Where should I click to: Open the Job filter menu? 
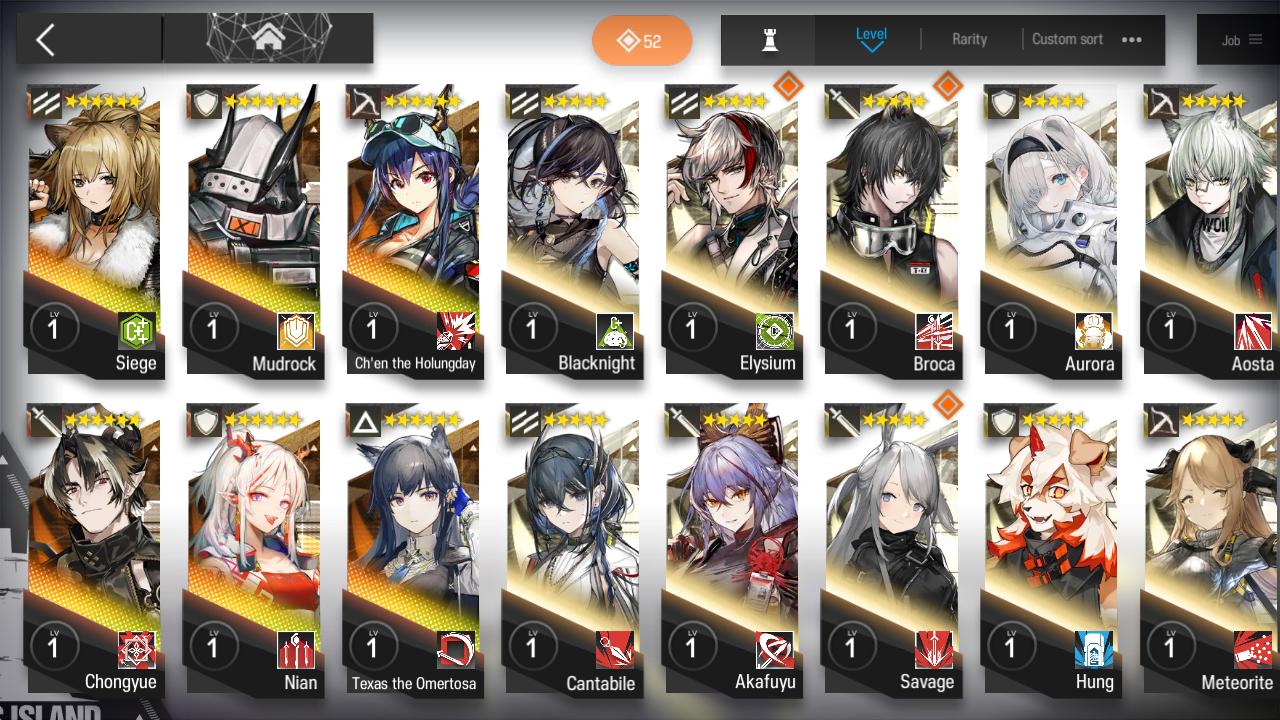coord(1241,40)
